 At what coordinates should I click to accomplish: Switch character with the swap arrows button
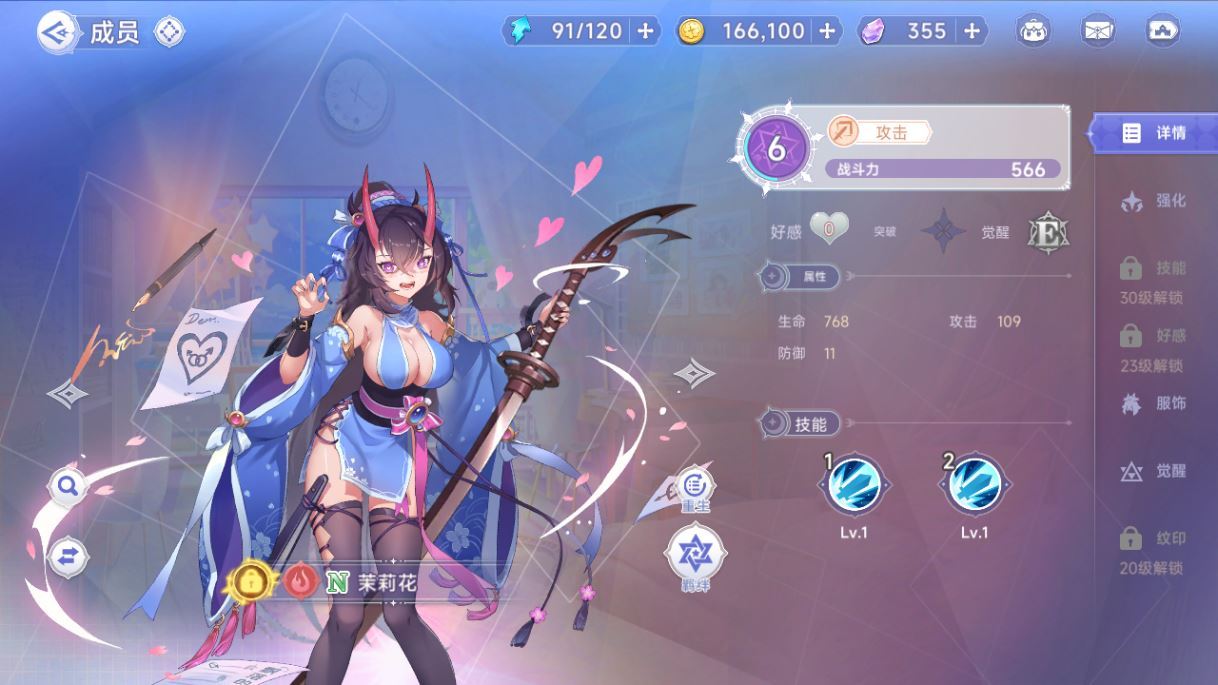(x=68, y=556)
